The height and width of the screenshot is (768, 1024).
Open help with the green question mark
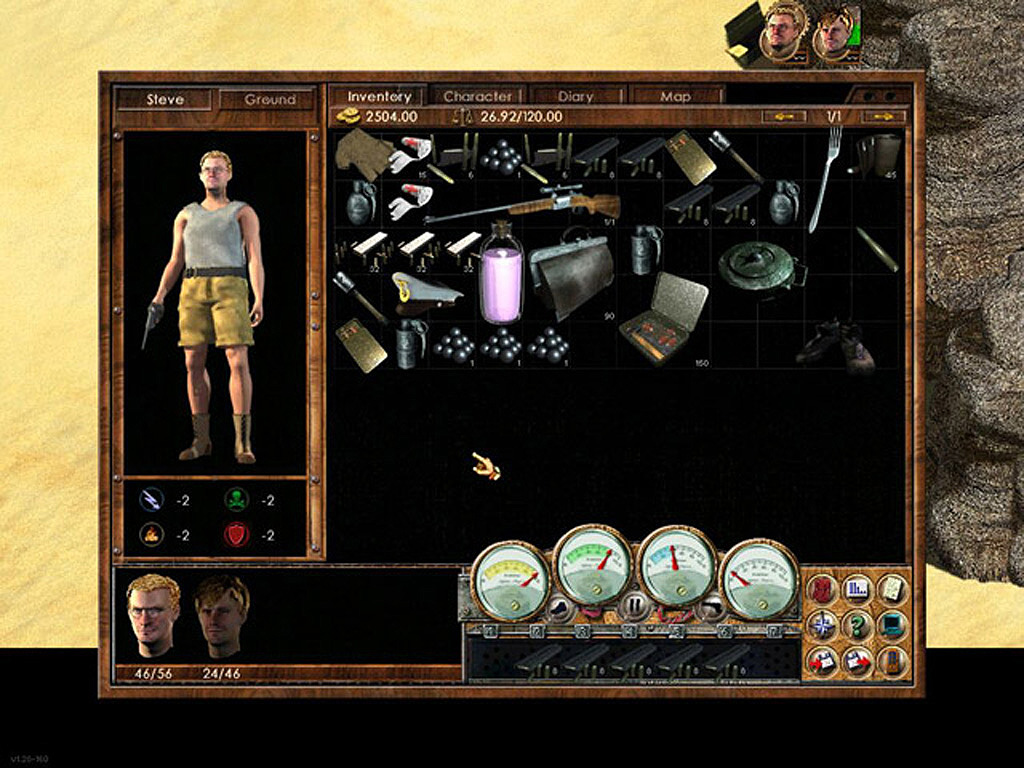click(857, 625)
